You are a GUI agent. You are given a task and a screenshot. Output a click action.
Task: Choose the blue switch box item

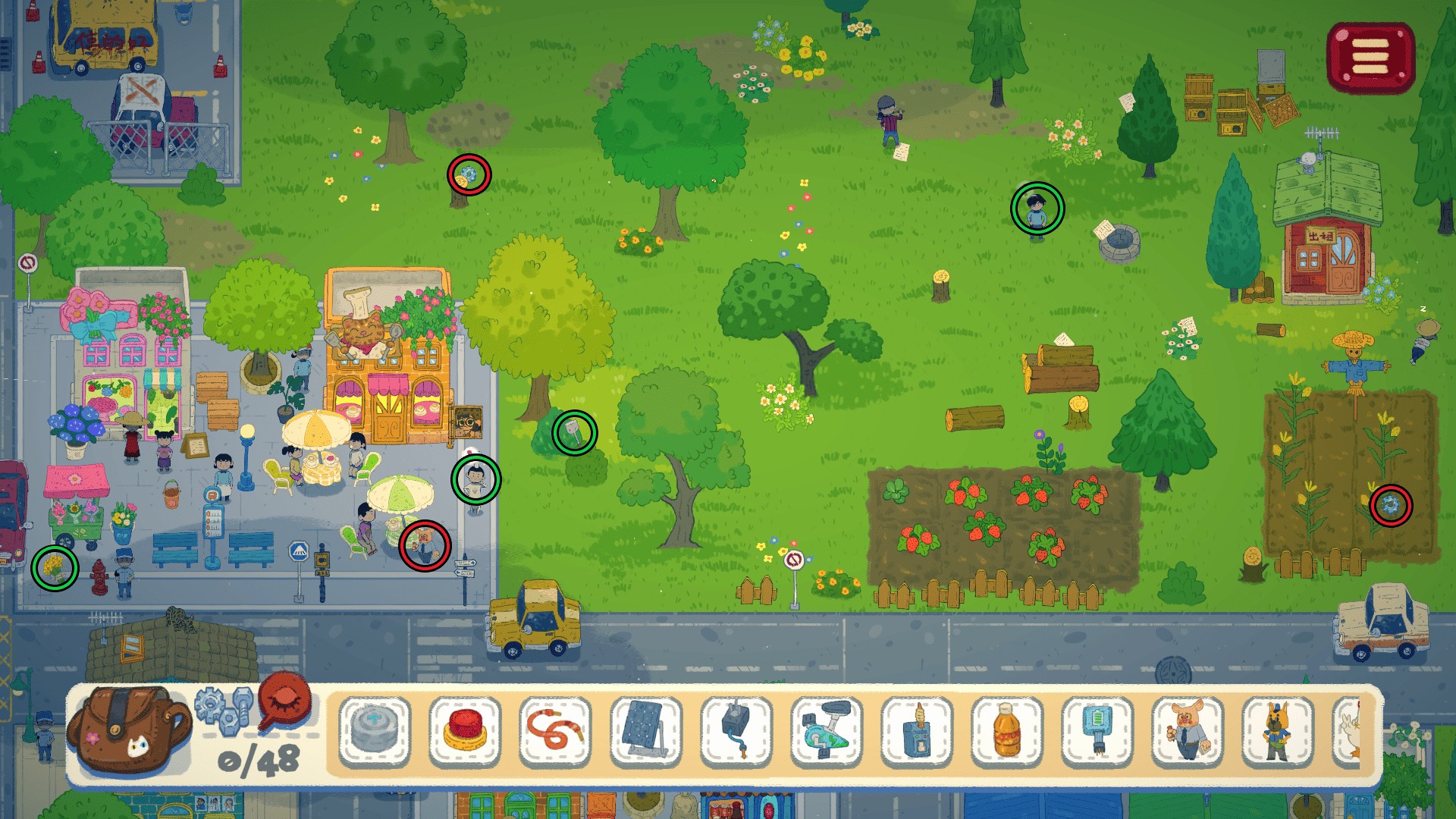coord(916,730)
